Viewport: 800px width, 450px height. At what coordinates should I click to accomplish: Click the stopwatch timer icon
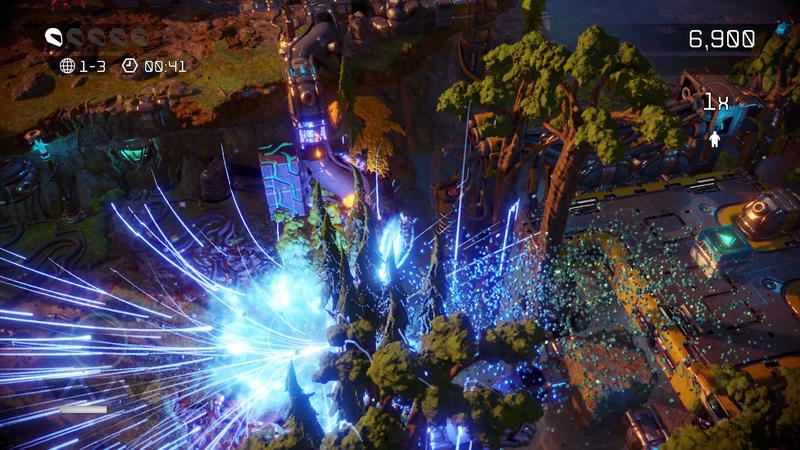(128, 66)
